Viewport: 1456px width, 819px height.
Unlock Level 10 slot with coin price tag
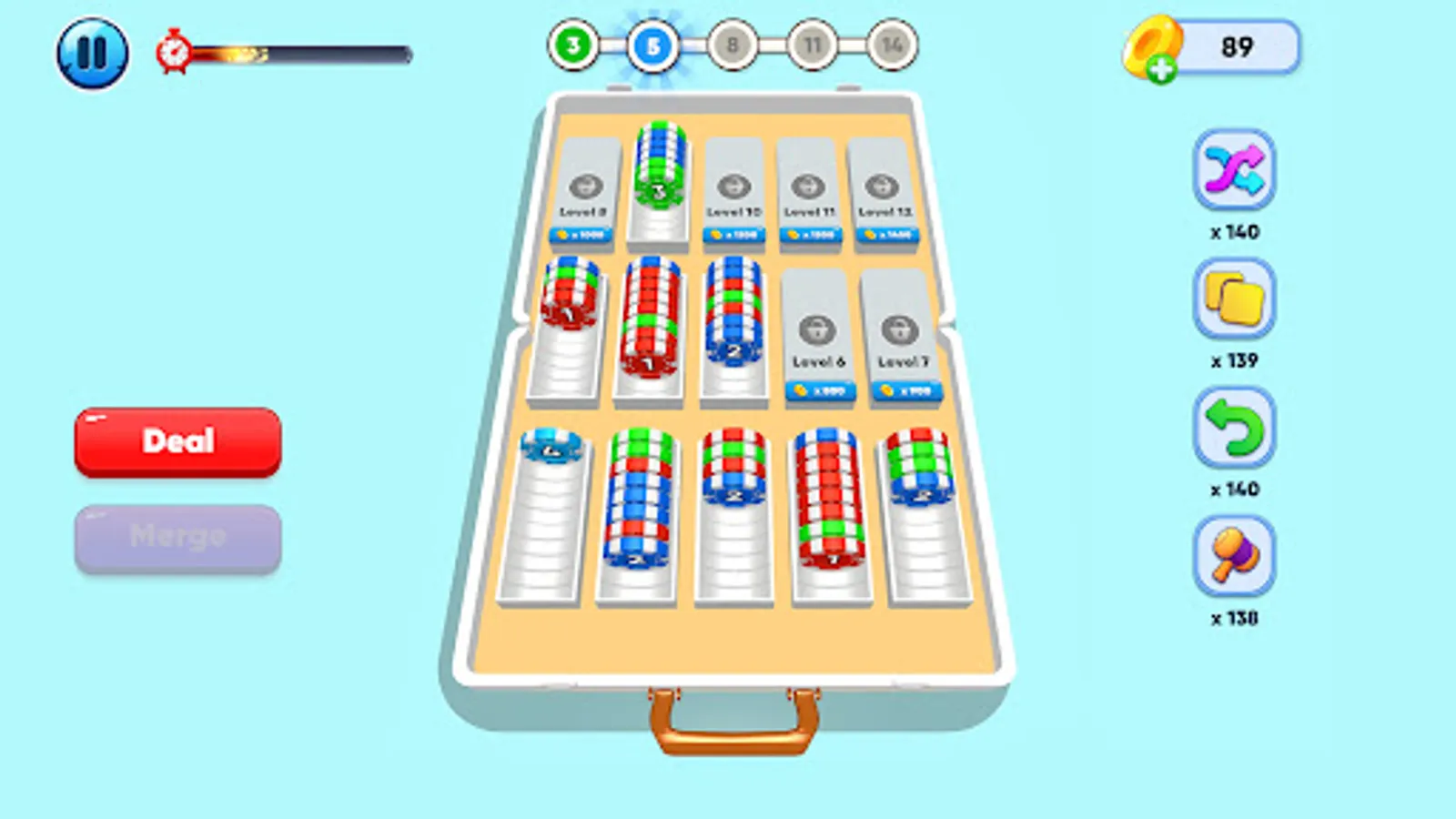[x=733, y=233]
